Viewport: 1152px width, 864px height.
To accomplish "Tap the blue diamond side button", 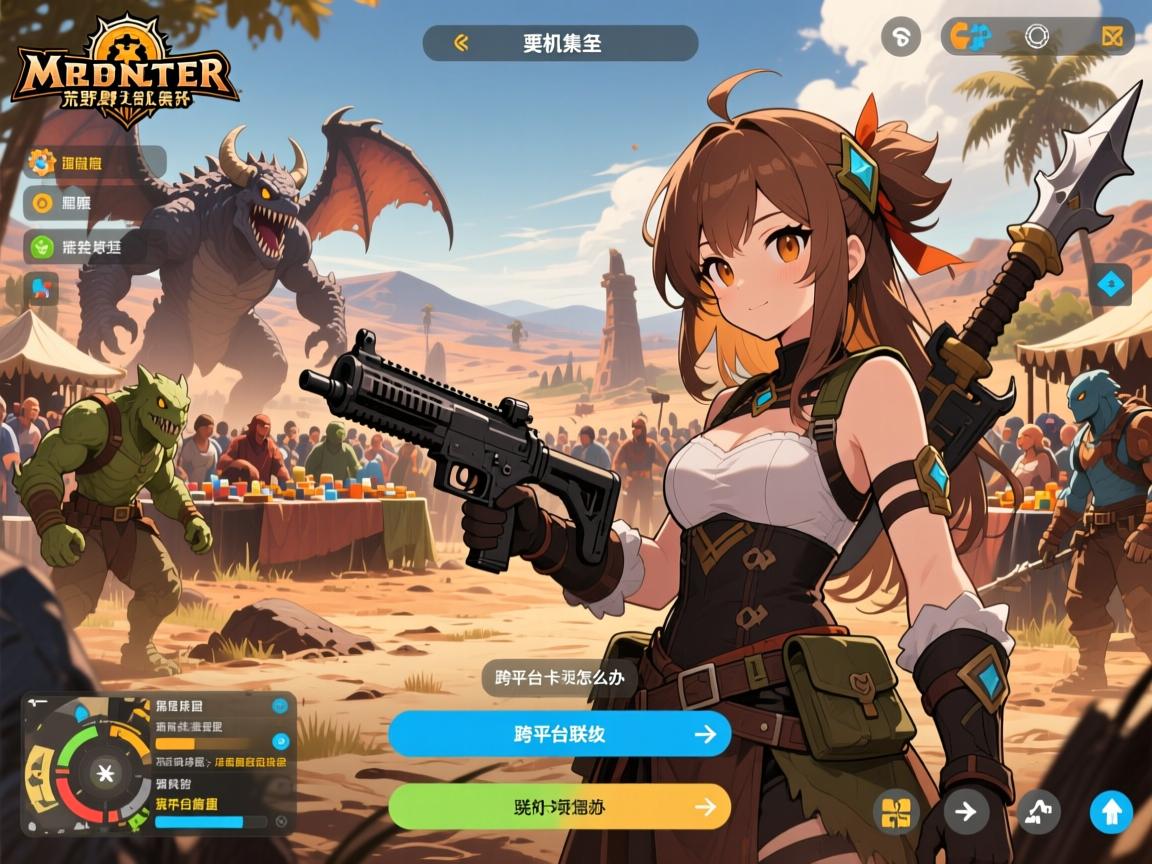I will [1111, 285].
